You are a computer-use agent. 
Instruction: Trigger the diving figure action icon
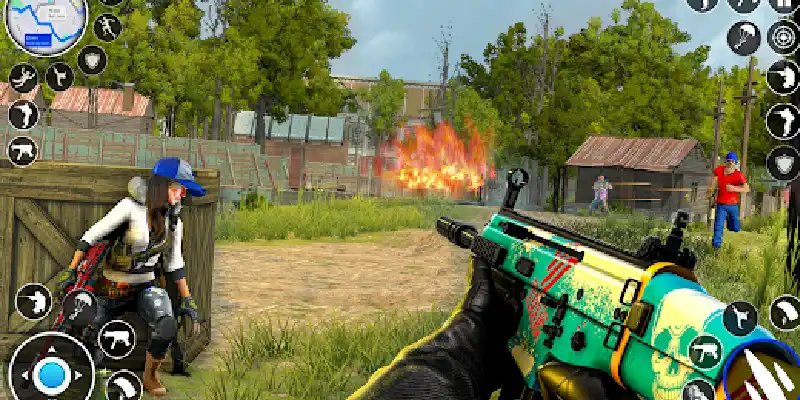click(x=24, y=78)
